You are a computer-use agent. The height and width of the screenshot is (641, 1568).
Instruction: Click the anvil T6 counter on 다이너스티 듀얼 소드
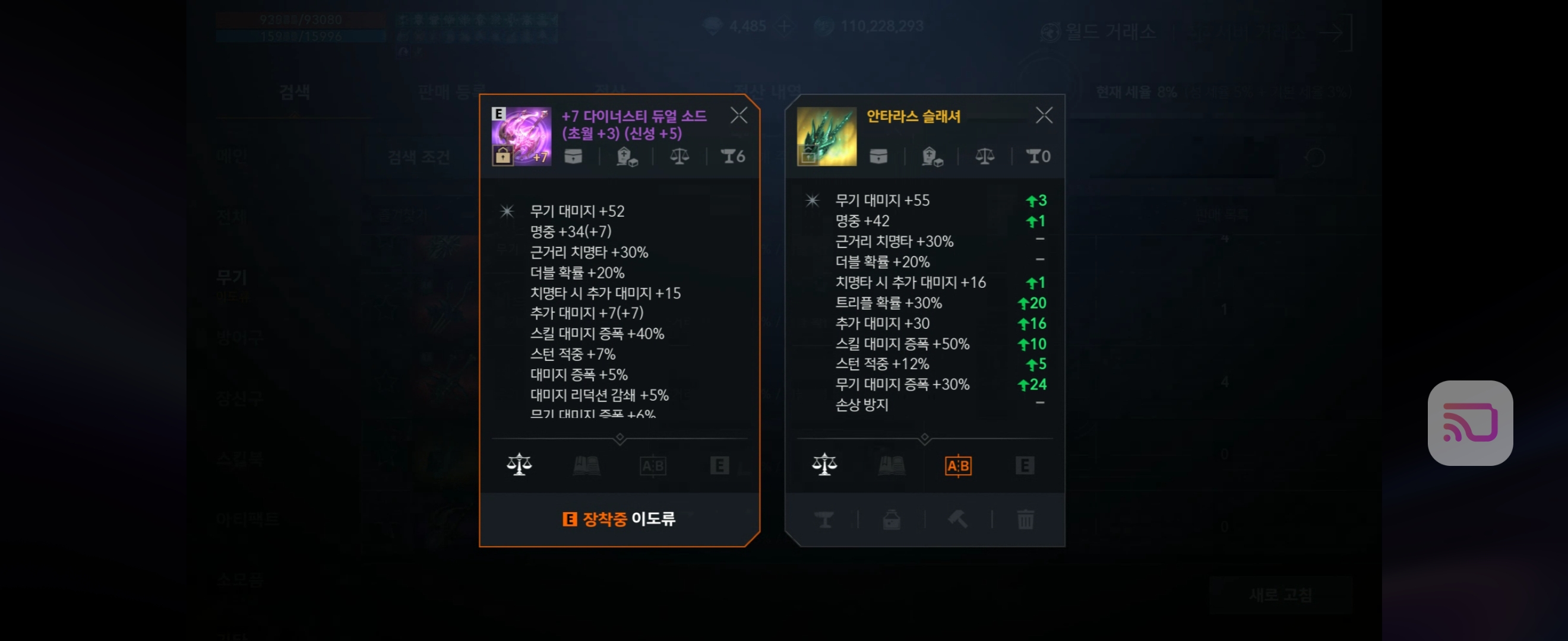pos(731,156)
